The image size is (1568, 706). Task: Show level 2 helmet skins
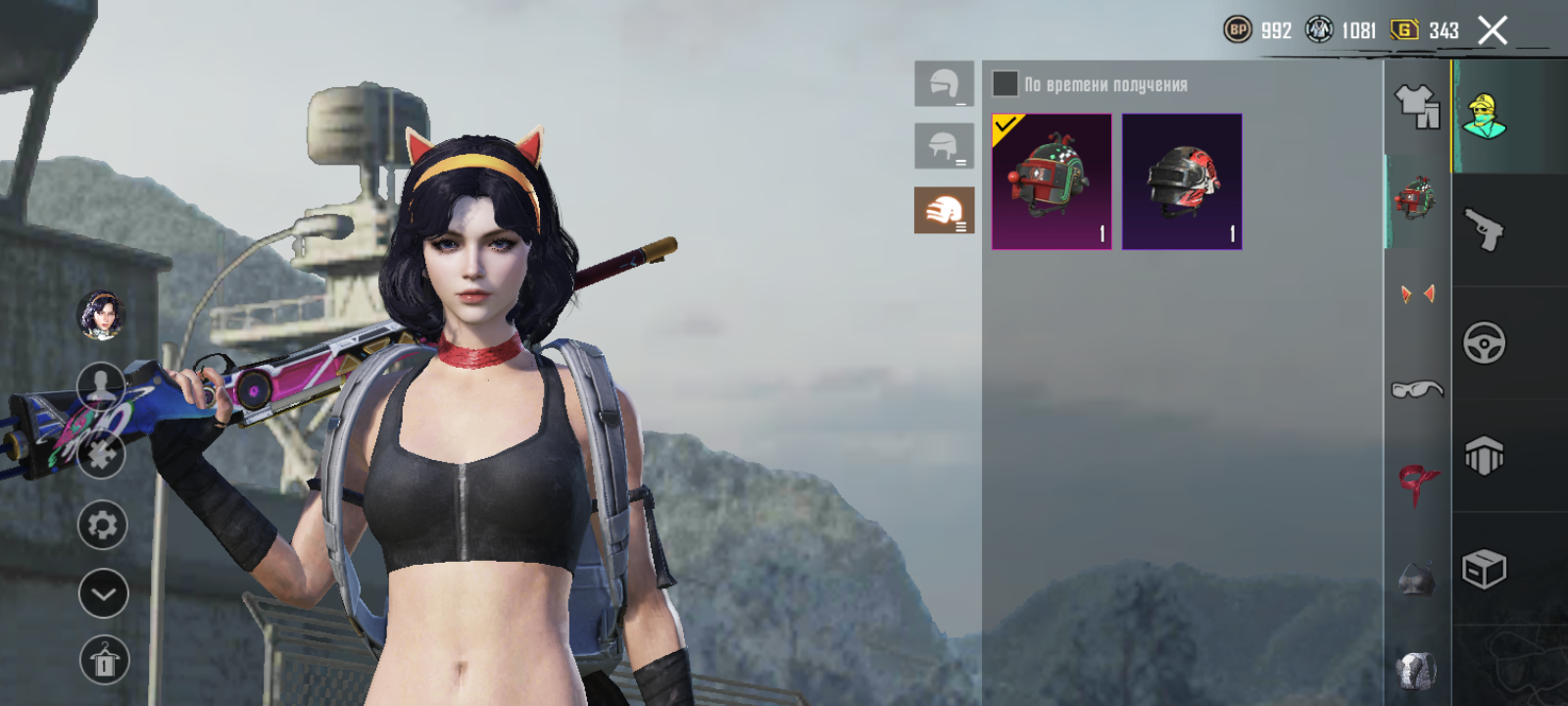(944, 146)
